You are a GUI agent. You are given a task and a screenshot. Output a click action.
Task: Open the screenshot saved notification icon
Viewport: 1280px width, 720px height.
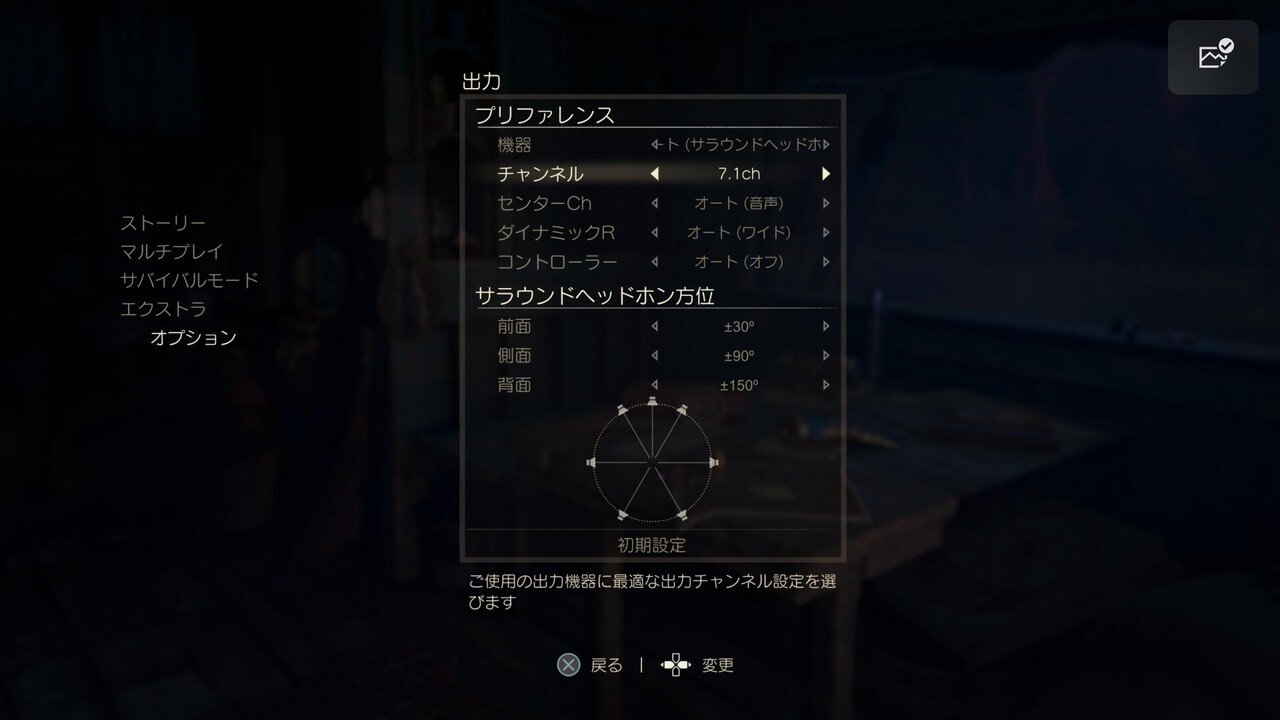coord(1213,55)
